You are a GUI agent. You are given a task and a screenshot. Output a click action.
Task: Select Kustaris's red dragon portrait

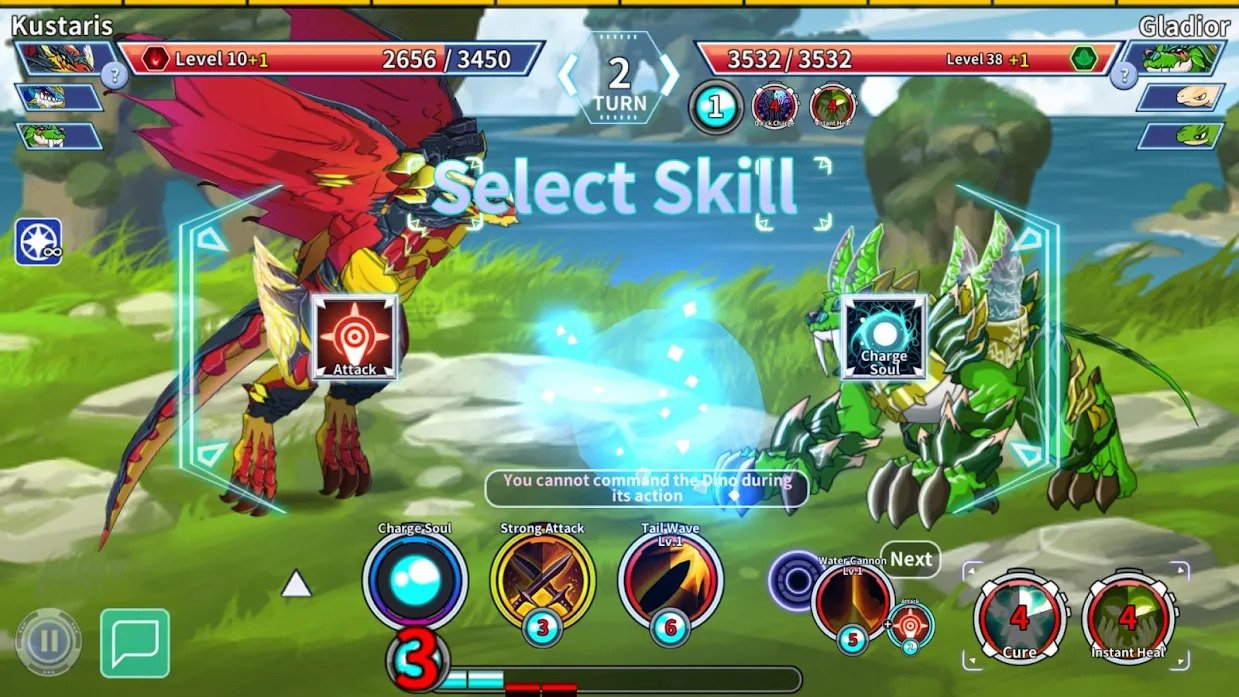(58, 58)
